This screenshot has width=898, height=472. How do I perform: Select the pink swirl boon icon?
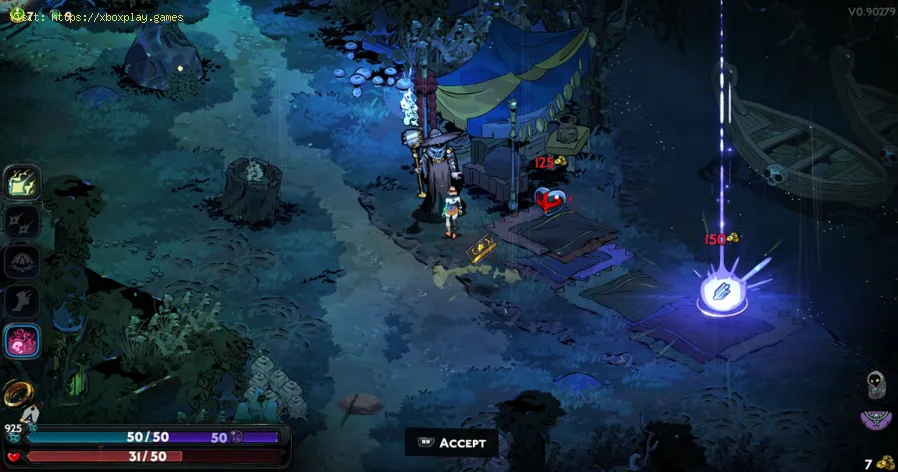pos(23,341)
